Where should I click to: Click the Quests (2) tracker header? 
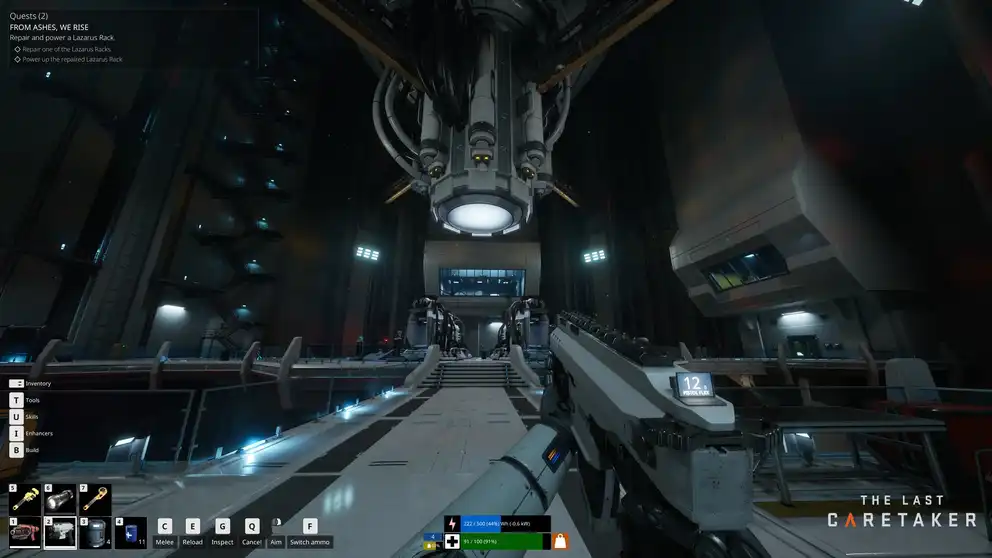pos(29,15)
